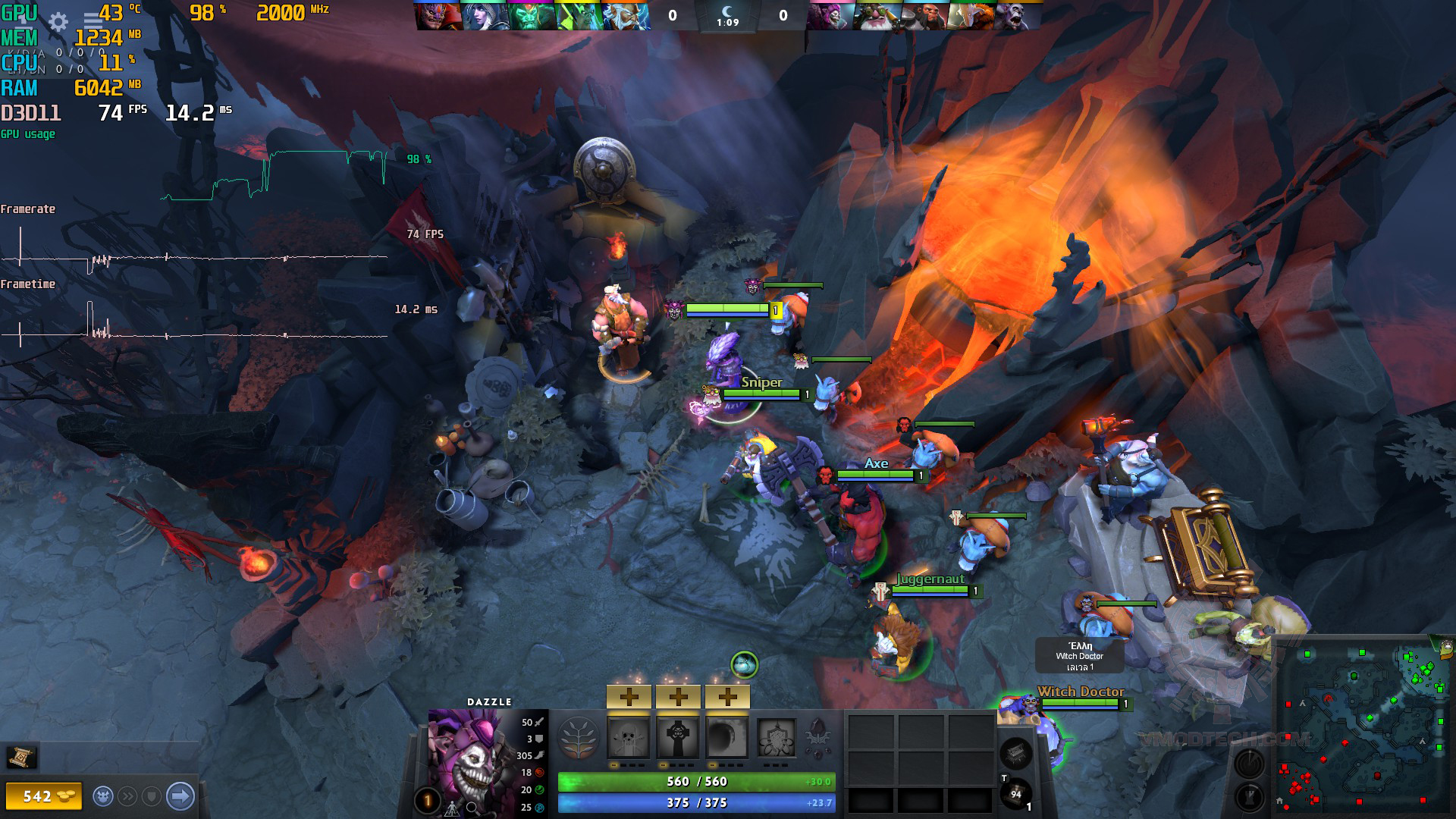Select Axe's portrait in the top bar
This screenshot has height=819, width=1456.
coord(923,15)
